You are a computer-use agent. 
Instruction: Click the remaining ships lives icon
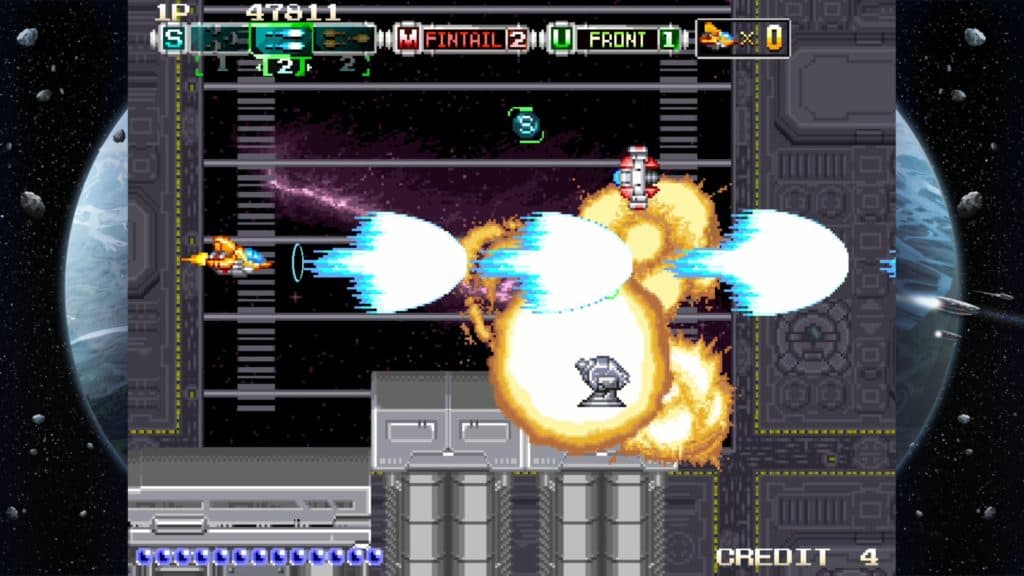pos(714,38)
